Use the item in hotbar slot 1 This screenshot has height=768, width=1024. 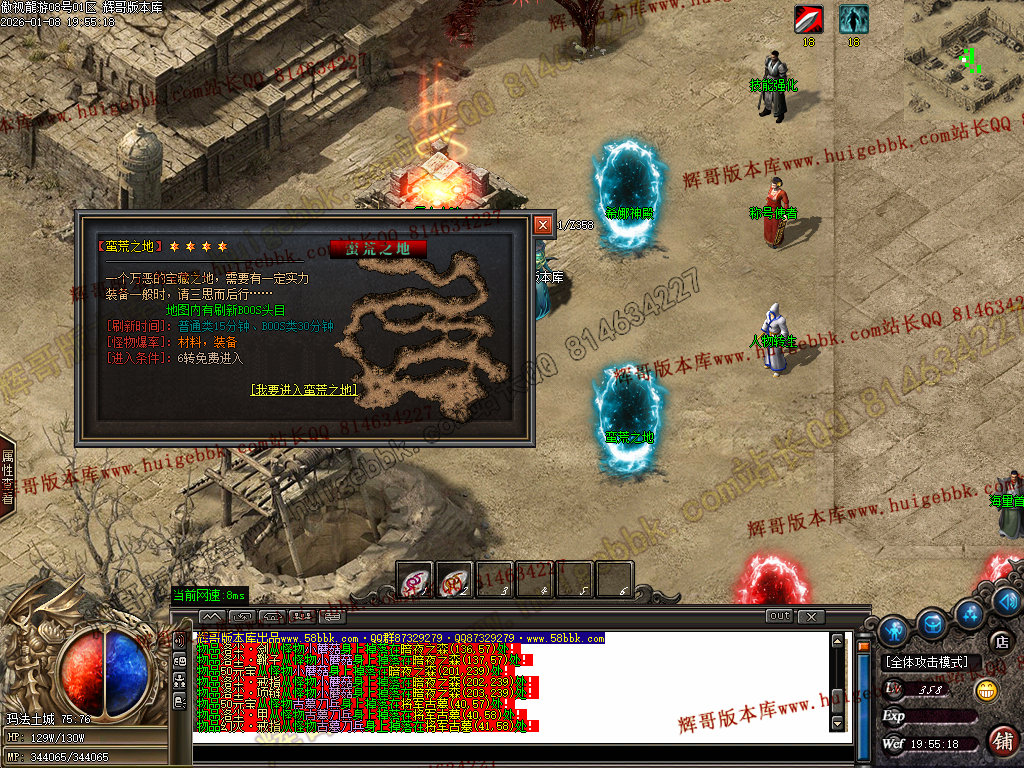click(415, 579)
